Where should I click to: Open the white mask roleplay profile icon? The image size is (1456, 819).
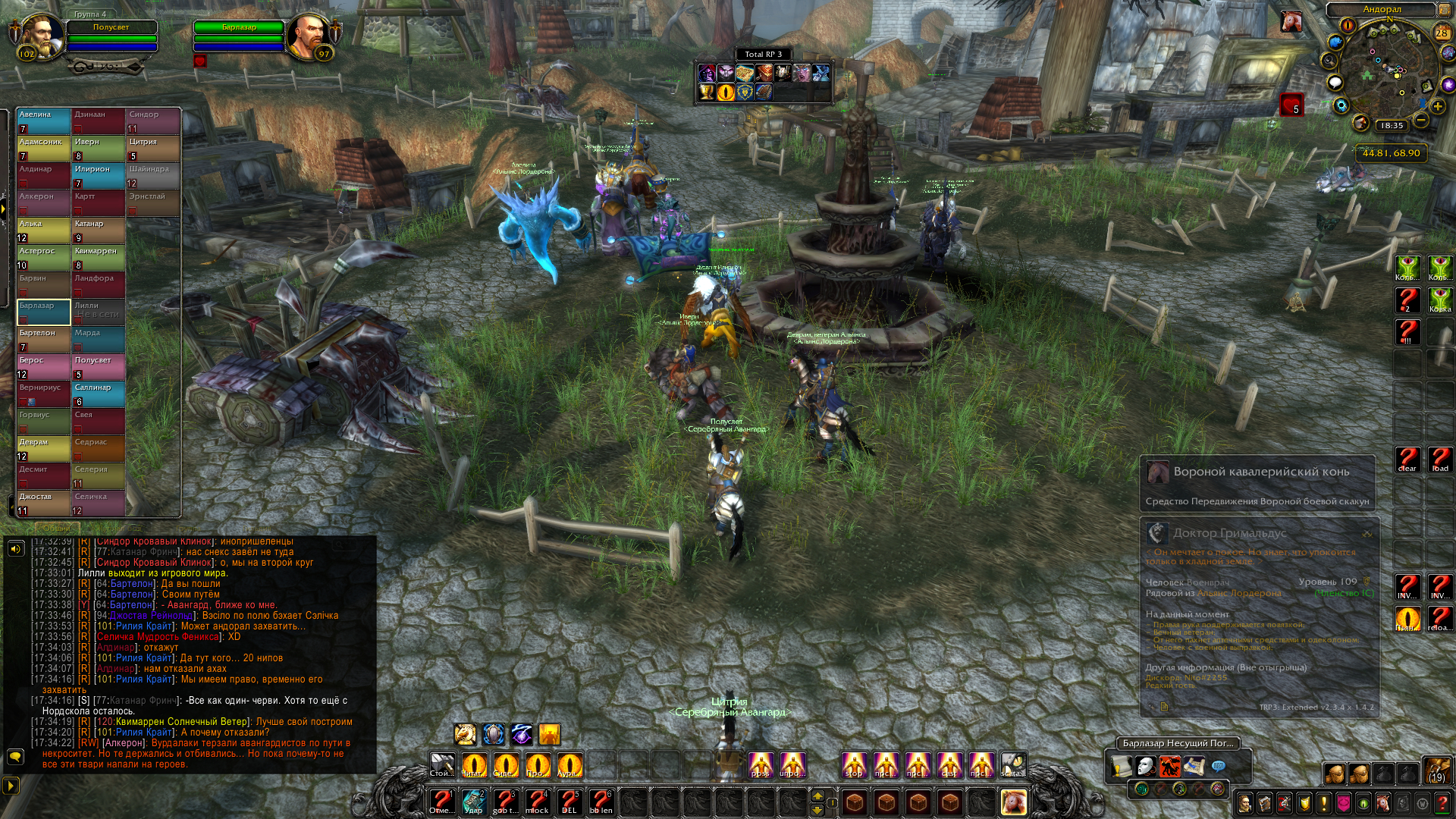[1146, 767]
